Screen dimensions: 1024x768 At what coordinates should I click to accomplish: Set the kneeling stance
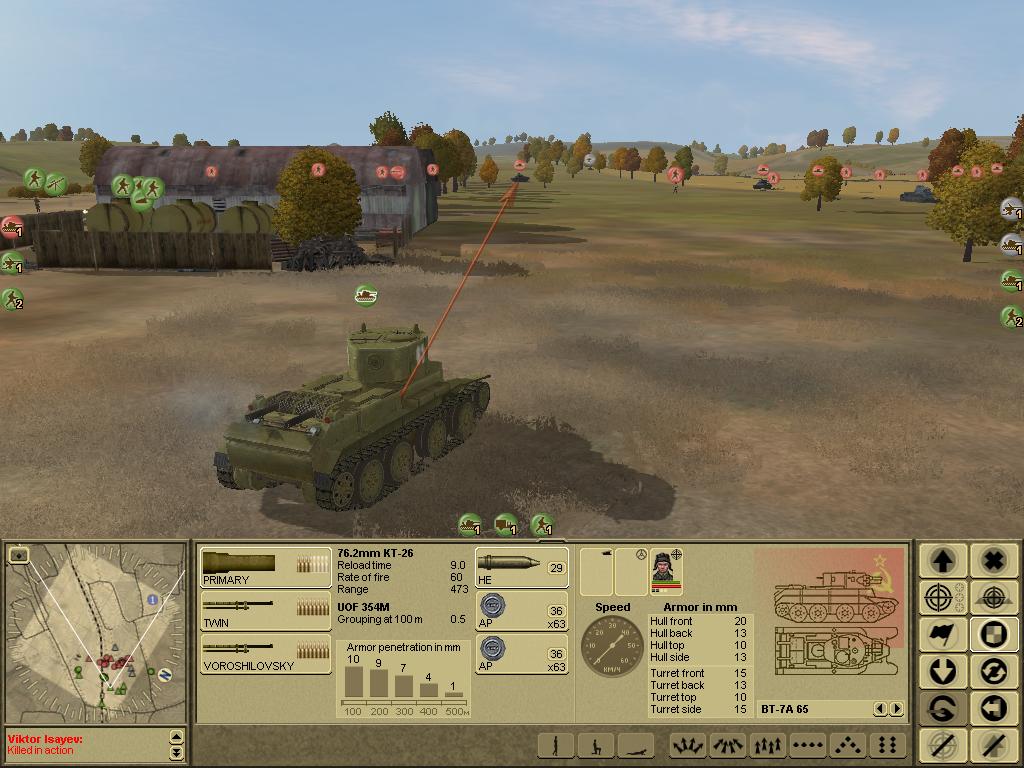point(597,745)
